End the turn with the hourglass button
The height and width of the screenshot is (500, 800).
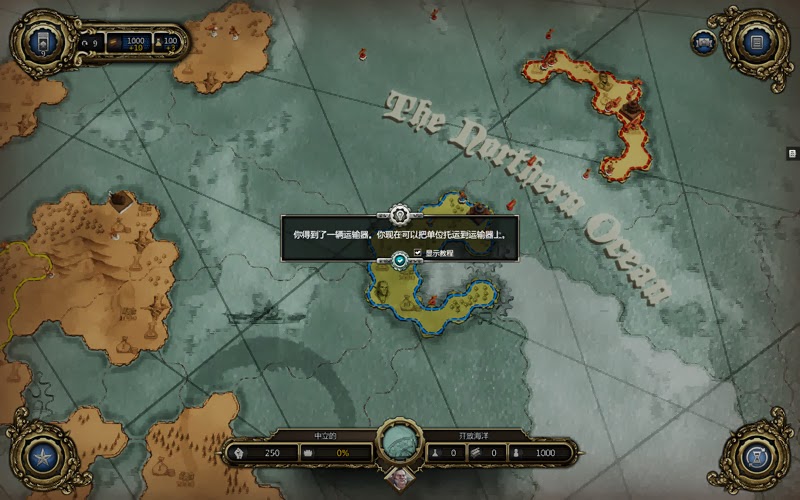[757, 458]
